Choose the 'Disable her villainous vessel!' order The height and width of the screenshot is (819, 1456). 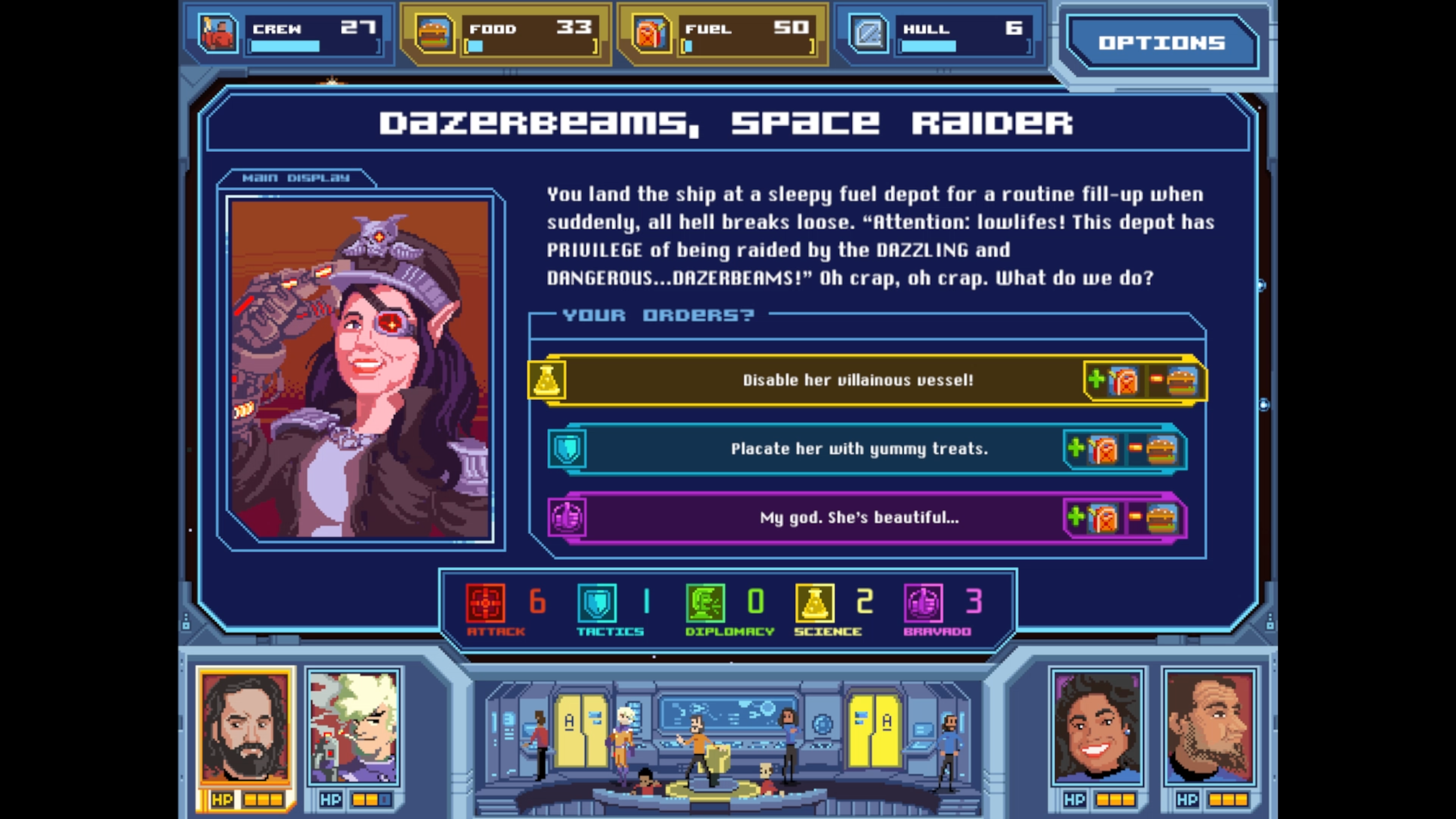[x=859, y=380]
